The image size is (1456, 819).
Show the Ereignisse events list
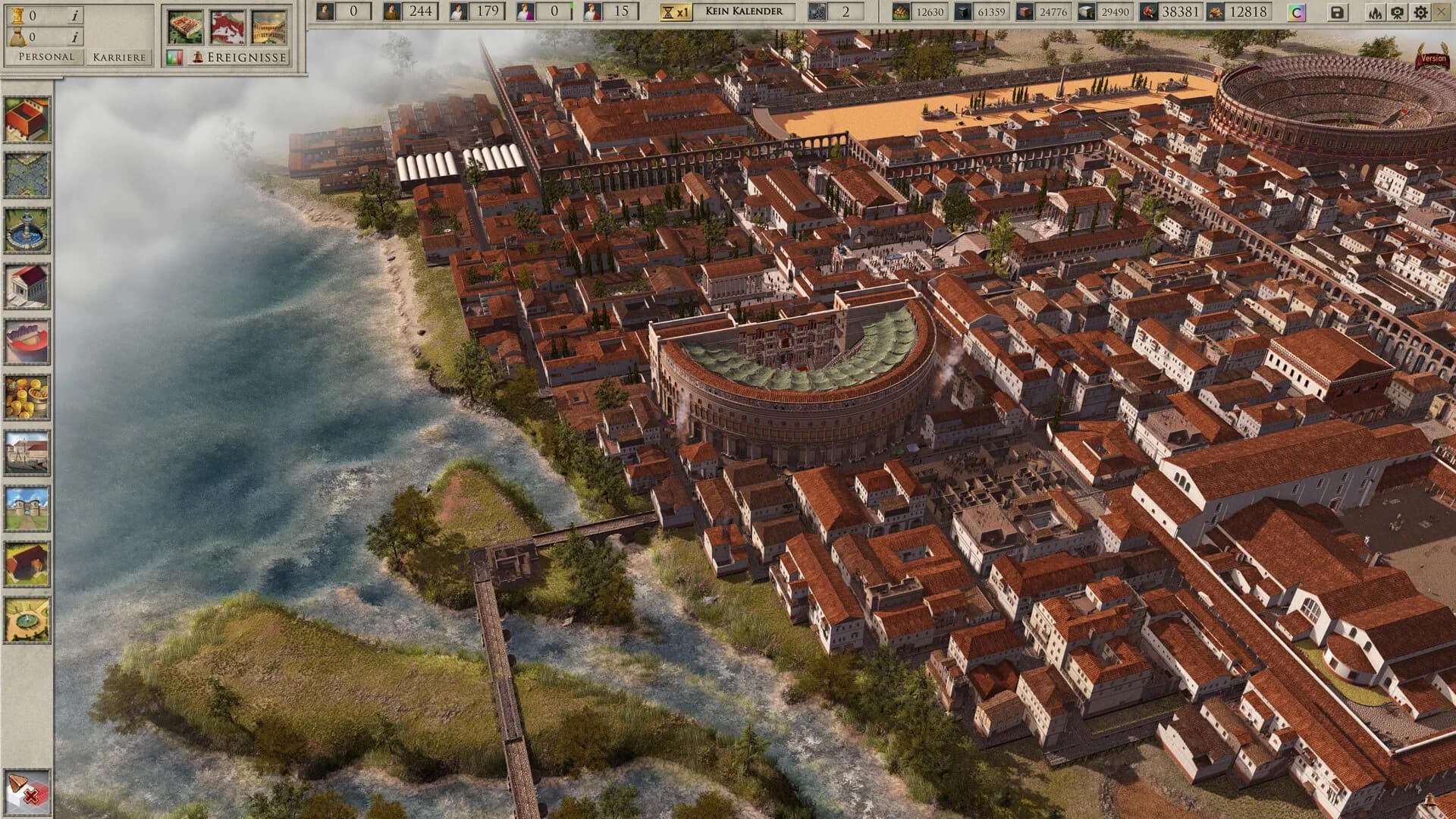(x=240, y=57)
